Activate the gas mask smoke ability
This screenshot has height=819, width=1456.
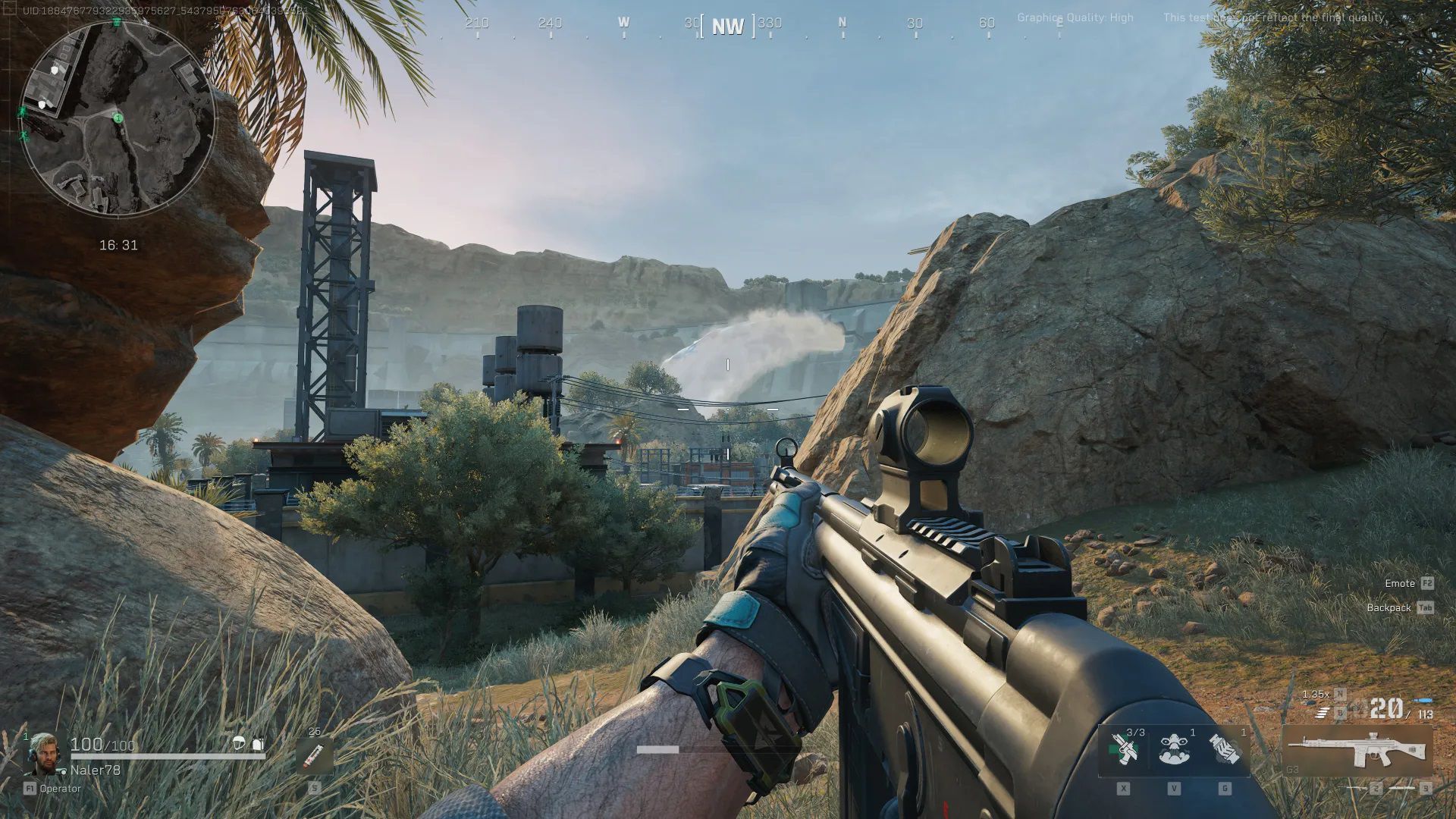1173,749
